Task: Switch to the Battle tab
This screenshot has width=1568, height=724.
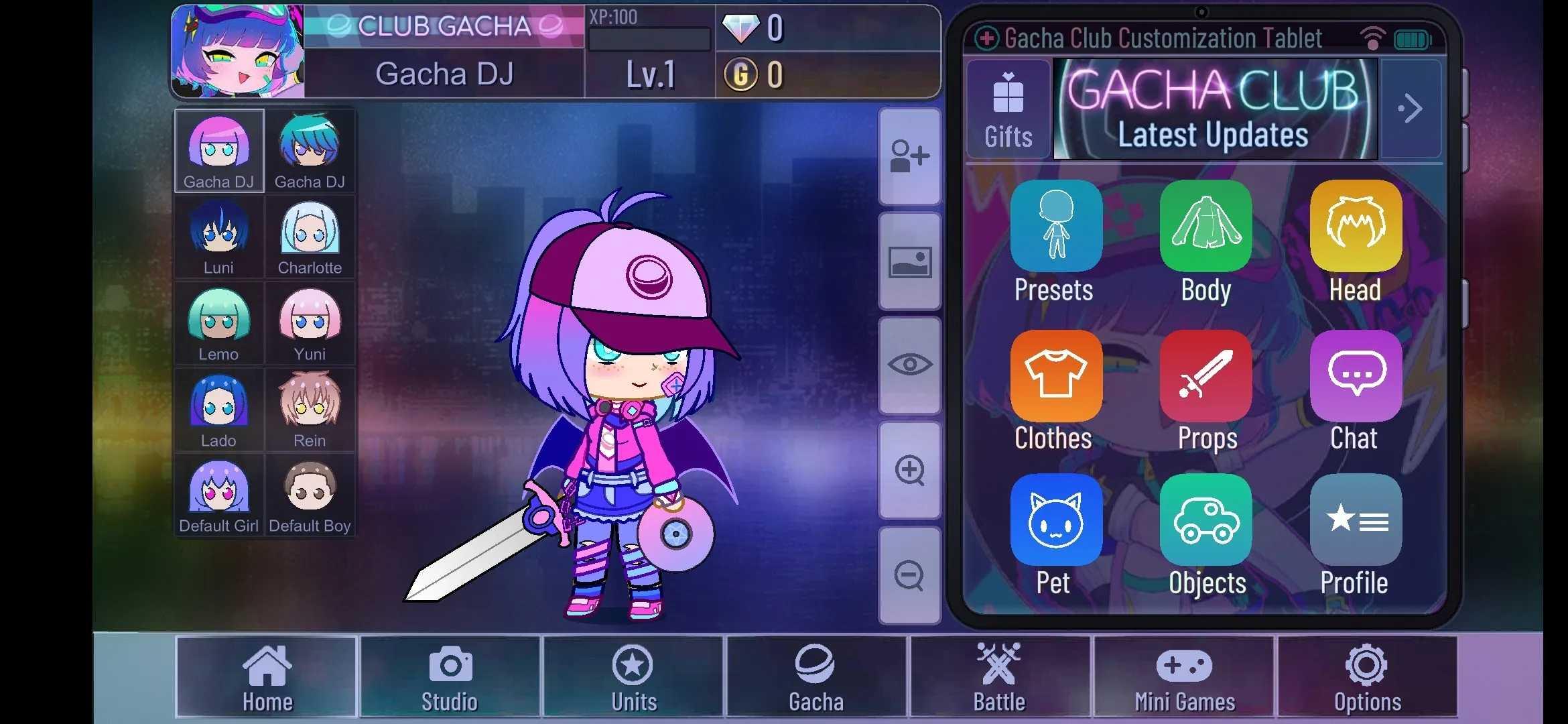Action: (999, 677)
